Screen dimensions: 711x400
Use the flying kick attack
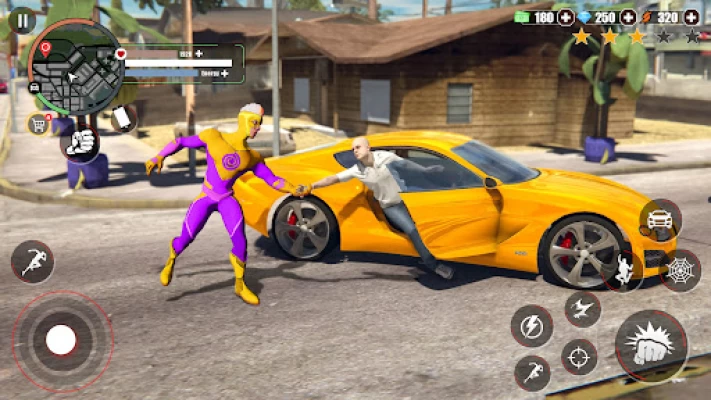click(582, 309)
